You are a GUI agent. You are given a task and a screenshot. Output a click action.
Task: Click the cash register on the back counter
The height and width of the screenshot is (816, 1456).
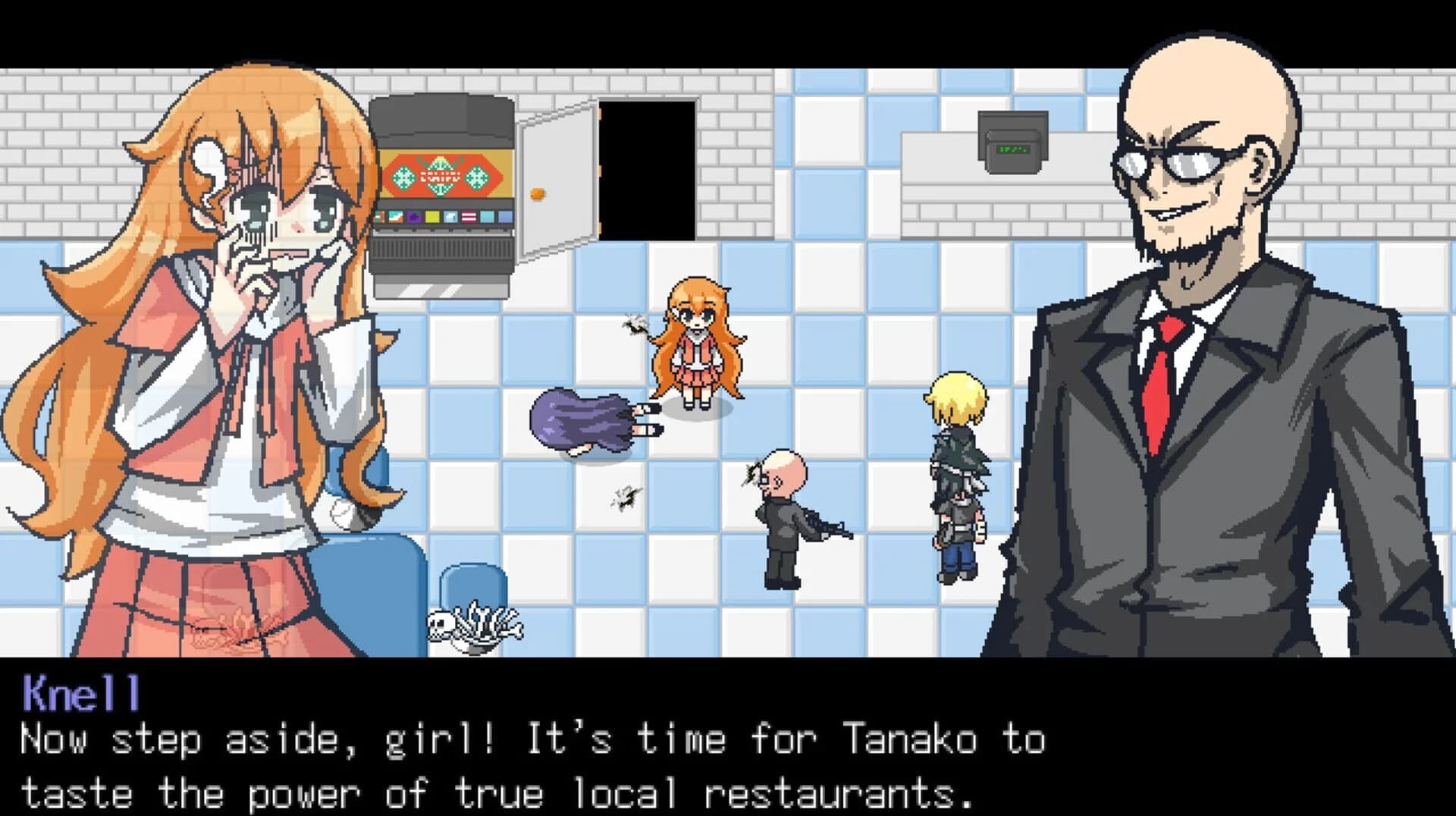[1014, 140]
